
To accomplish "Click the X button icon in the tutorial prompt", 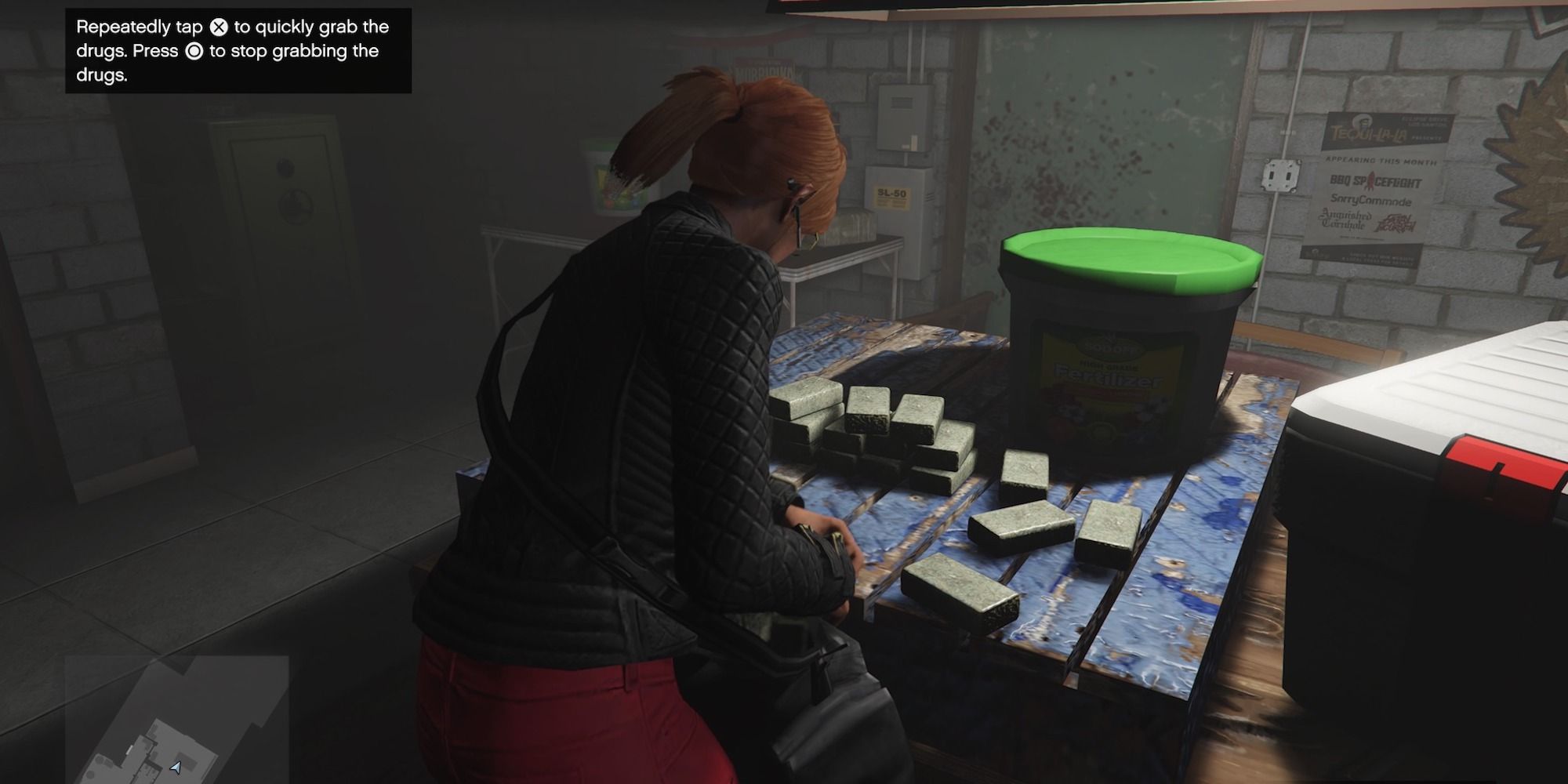I will (219, 27).
